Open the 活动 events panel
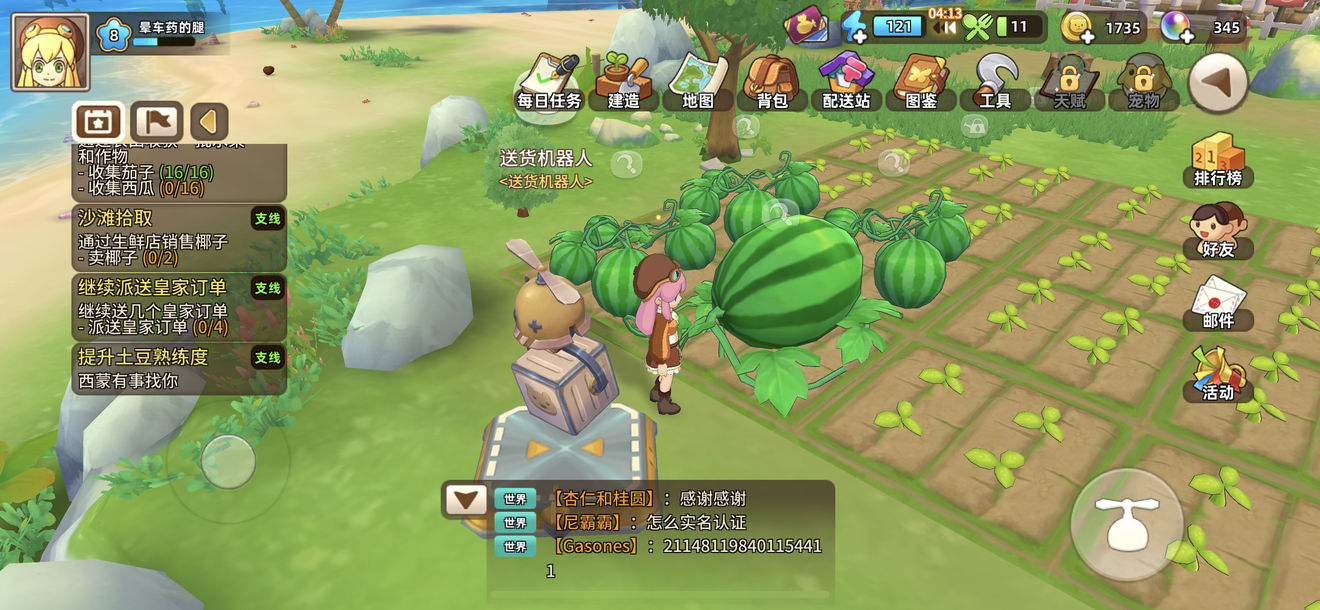The height and width of the screenshot is (610, 1320). pyautogui.click(x=1217, y=374)
